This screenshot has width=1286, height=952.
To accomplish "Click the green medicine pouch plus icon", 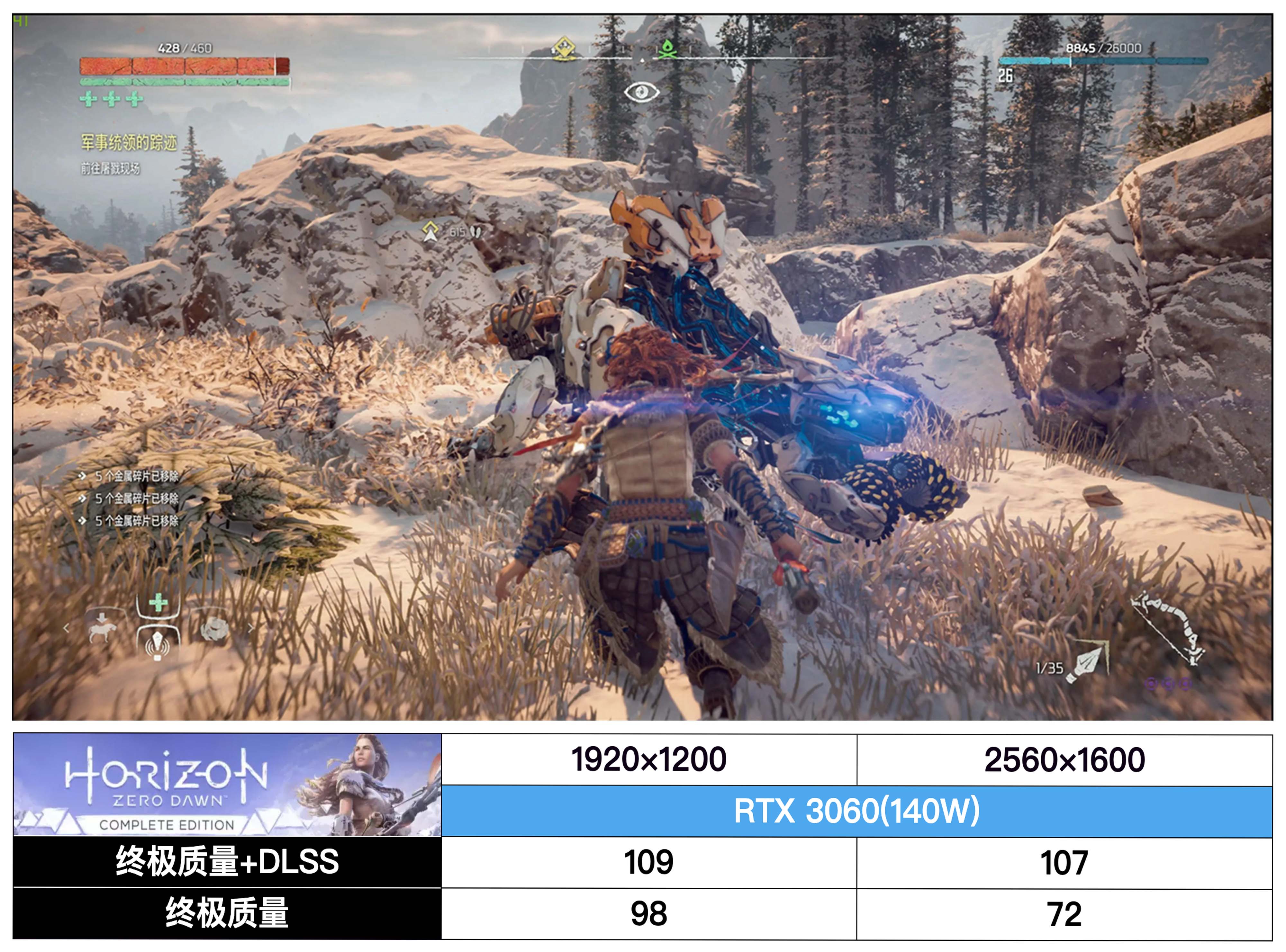I will pyautogui.click(x=158, y=603).
